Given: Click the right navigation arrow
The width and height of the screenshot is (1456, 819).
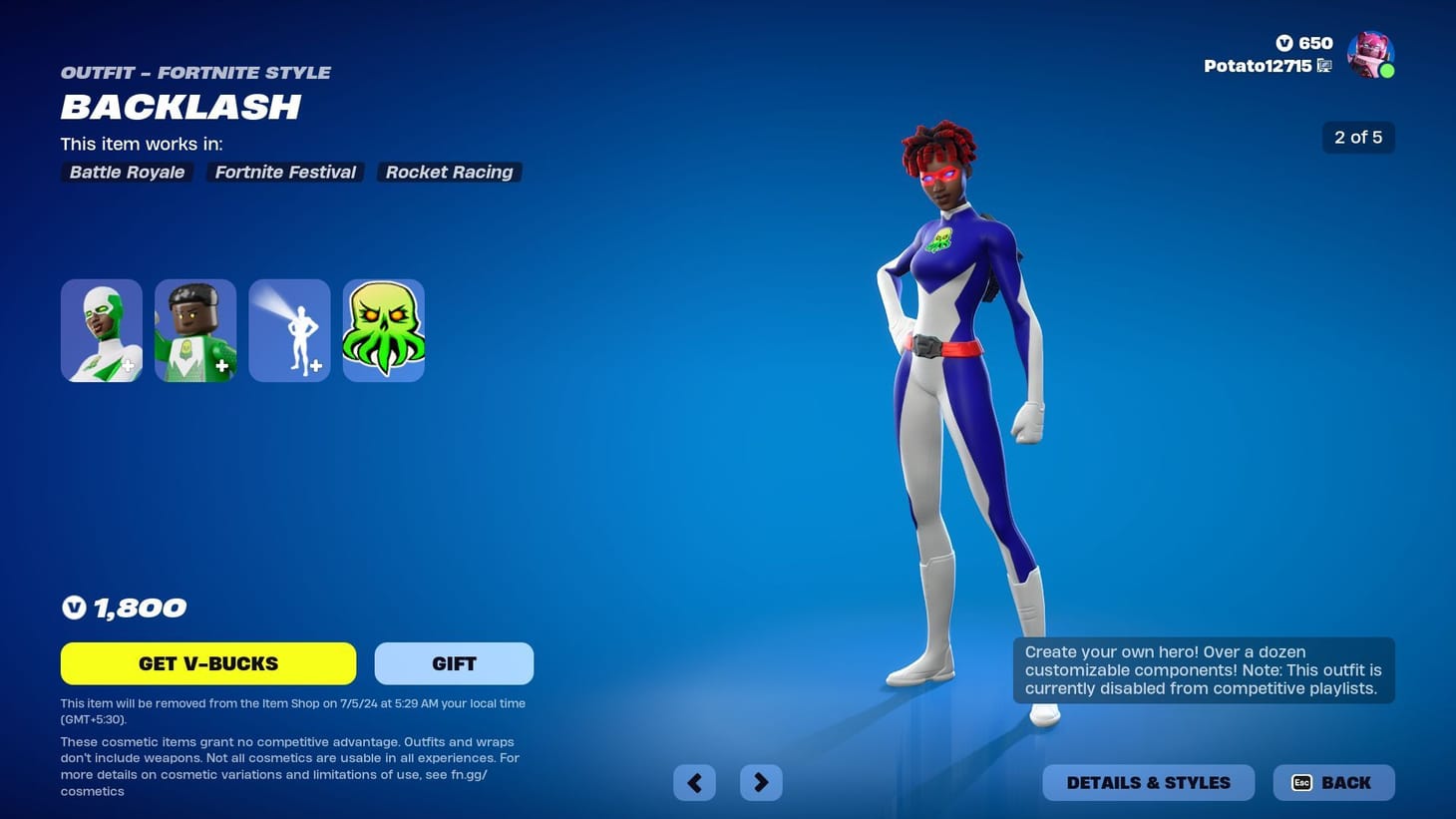Looking at the screenshot, I should 761,782.
